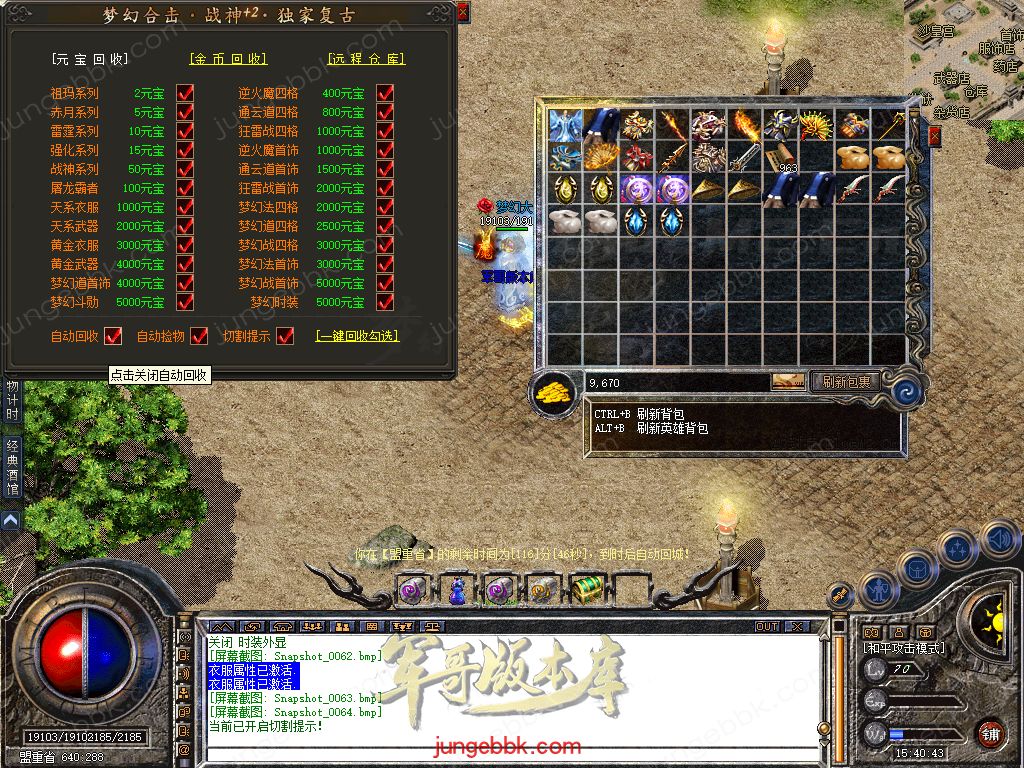Close the inventory bag window

click(x=934, y=137)
